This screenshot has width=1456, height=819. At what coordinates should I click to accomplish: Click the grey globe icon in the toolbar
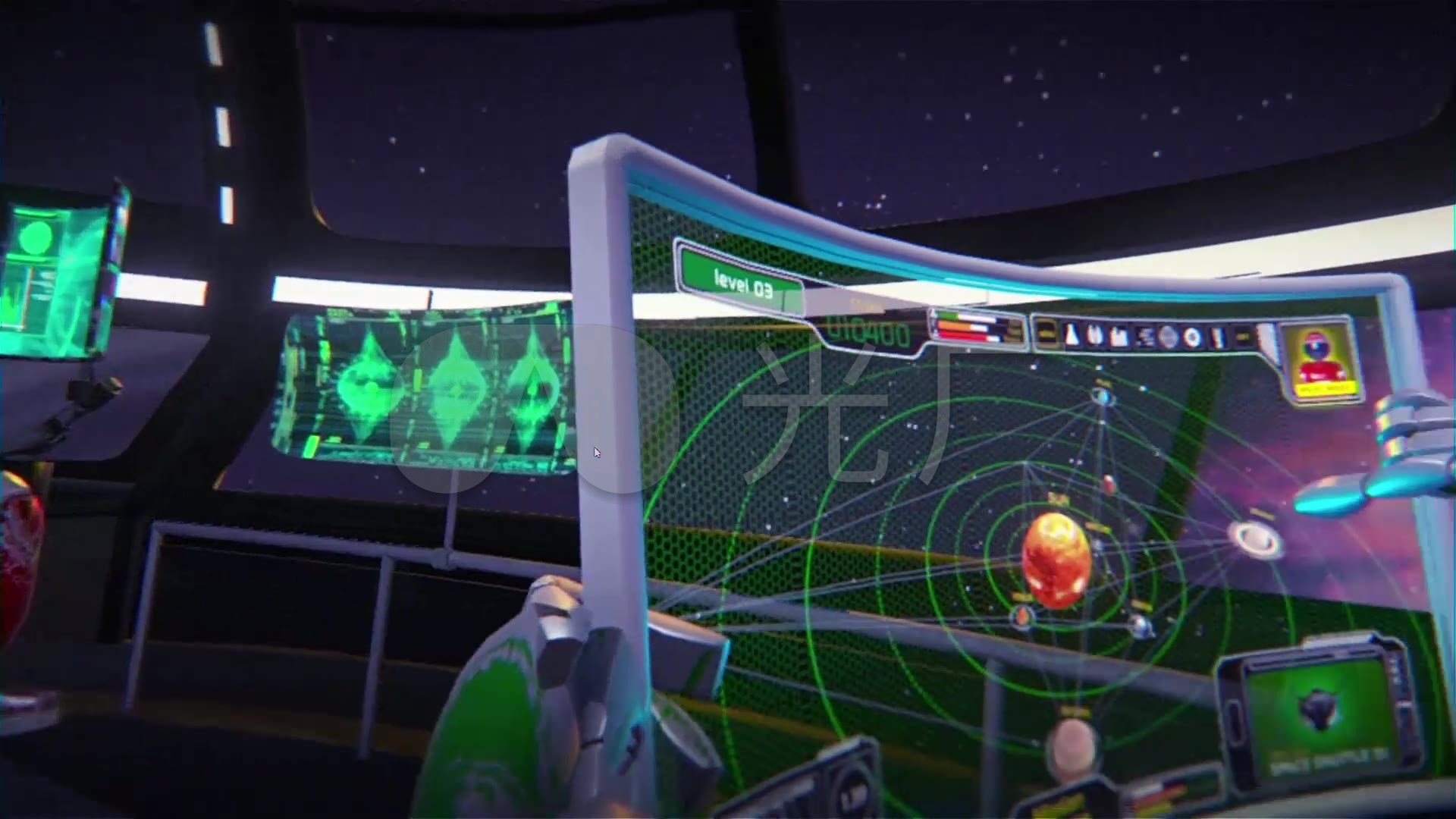click(x=1168, y=337)
